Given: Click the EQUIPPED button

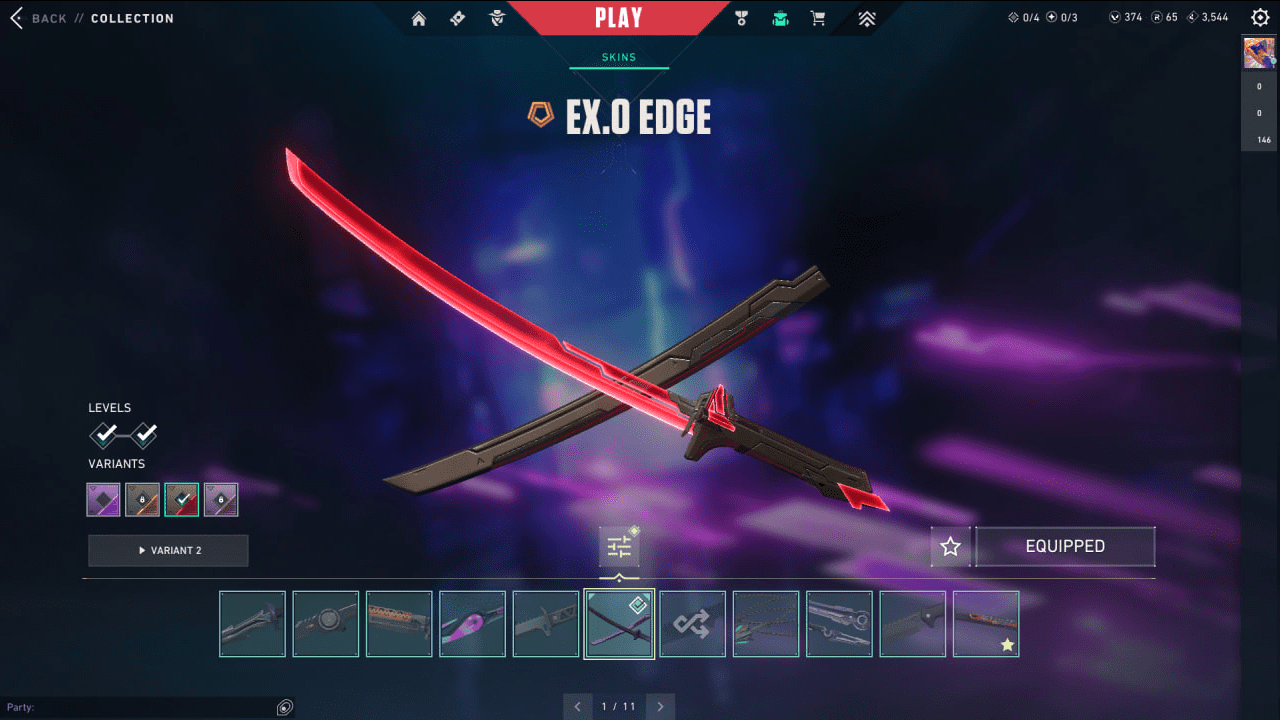Looking at the screenshot, I should click(x=1065, y=546).
